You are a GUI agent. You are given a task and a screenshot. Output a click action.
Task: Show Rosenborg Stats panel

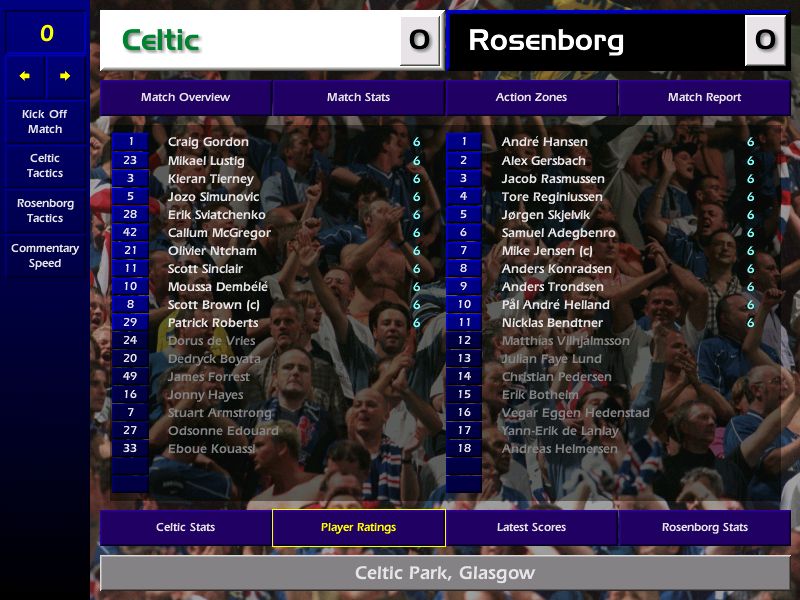[704, 527]
